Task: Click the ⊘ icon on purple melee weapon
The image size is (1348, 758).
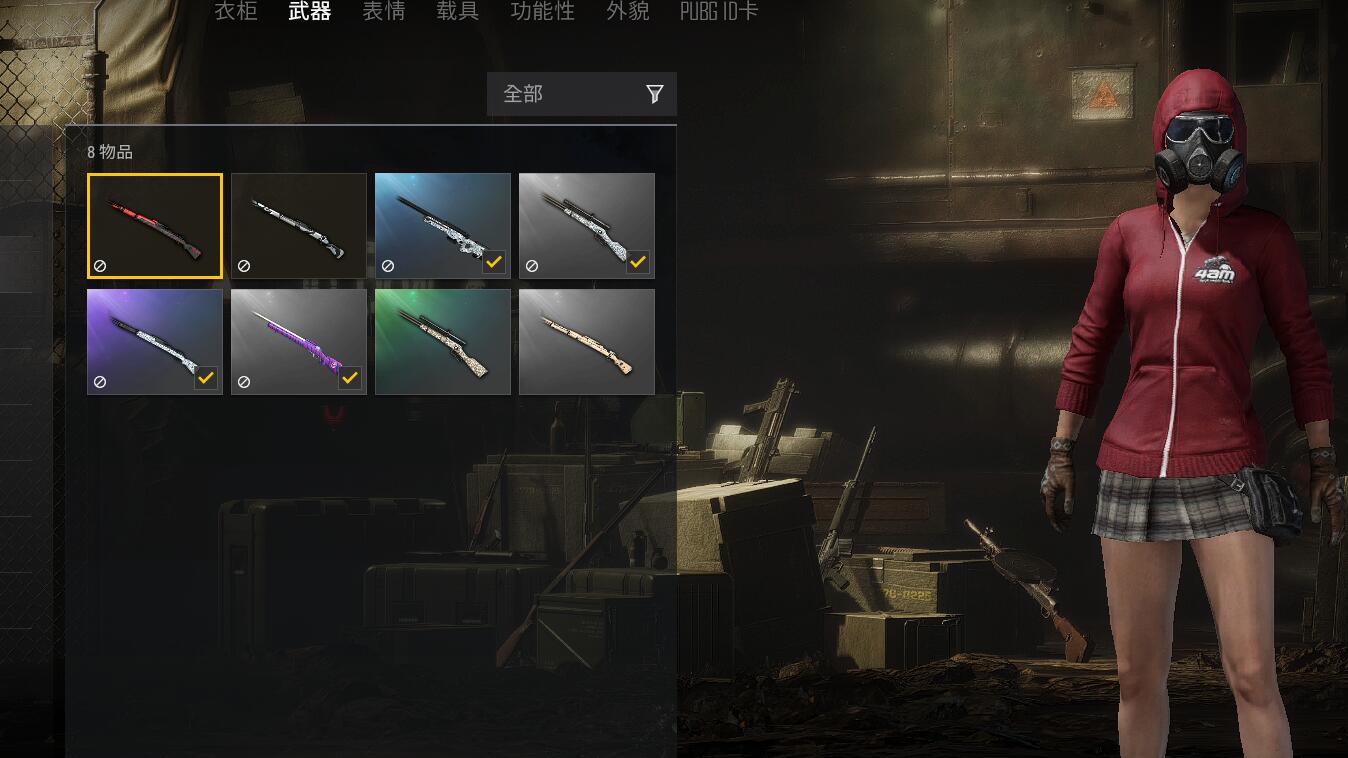Action: coord(242,380)
